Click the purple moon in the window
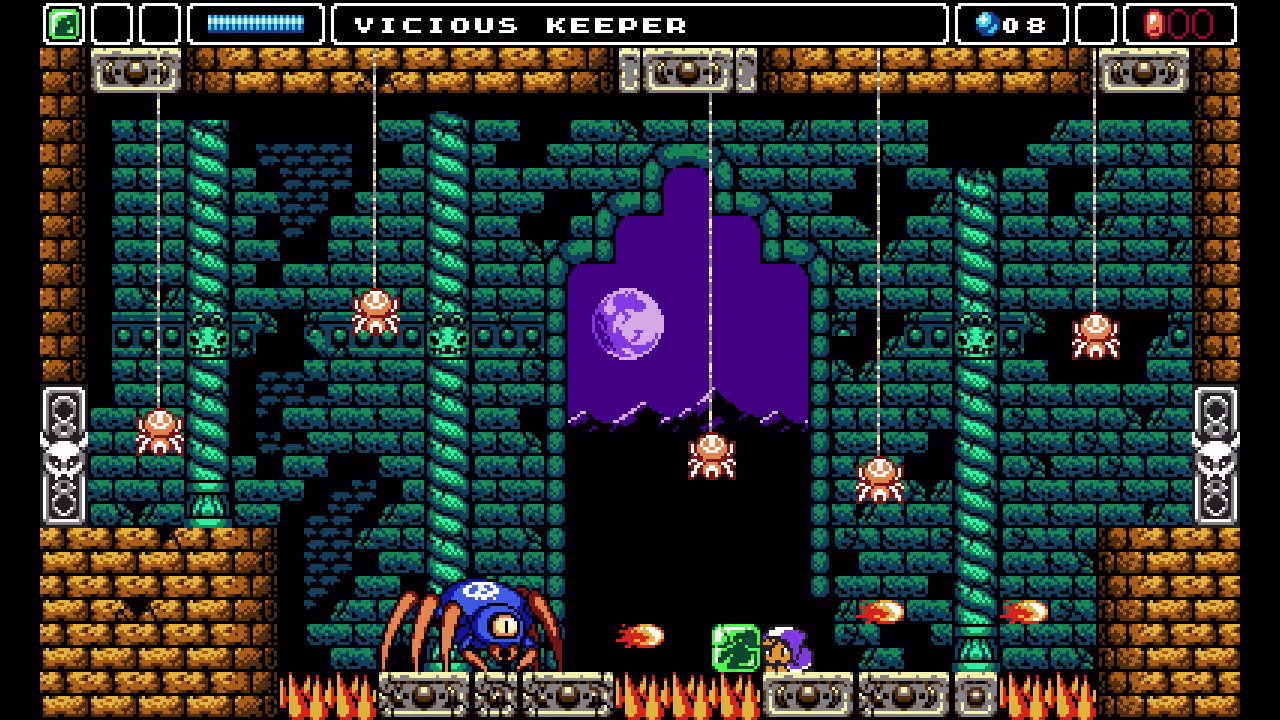This screenshot has width=1280, height=720. [625, 323]
